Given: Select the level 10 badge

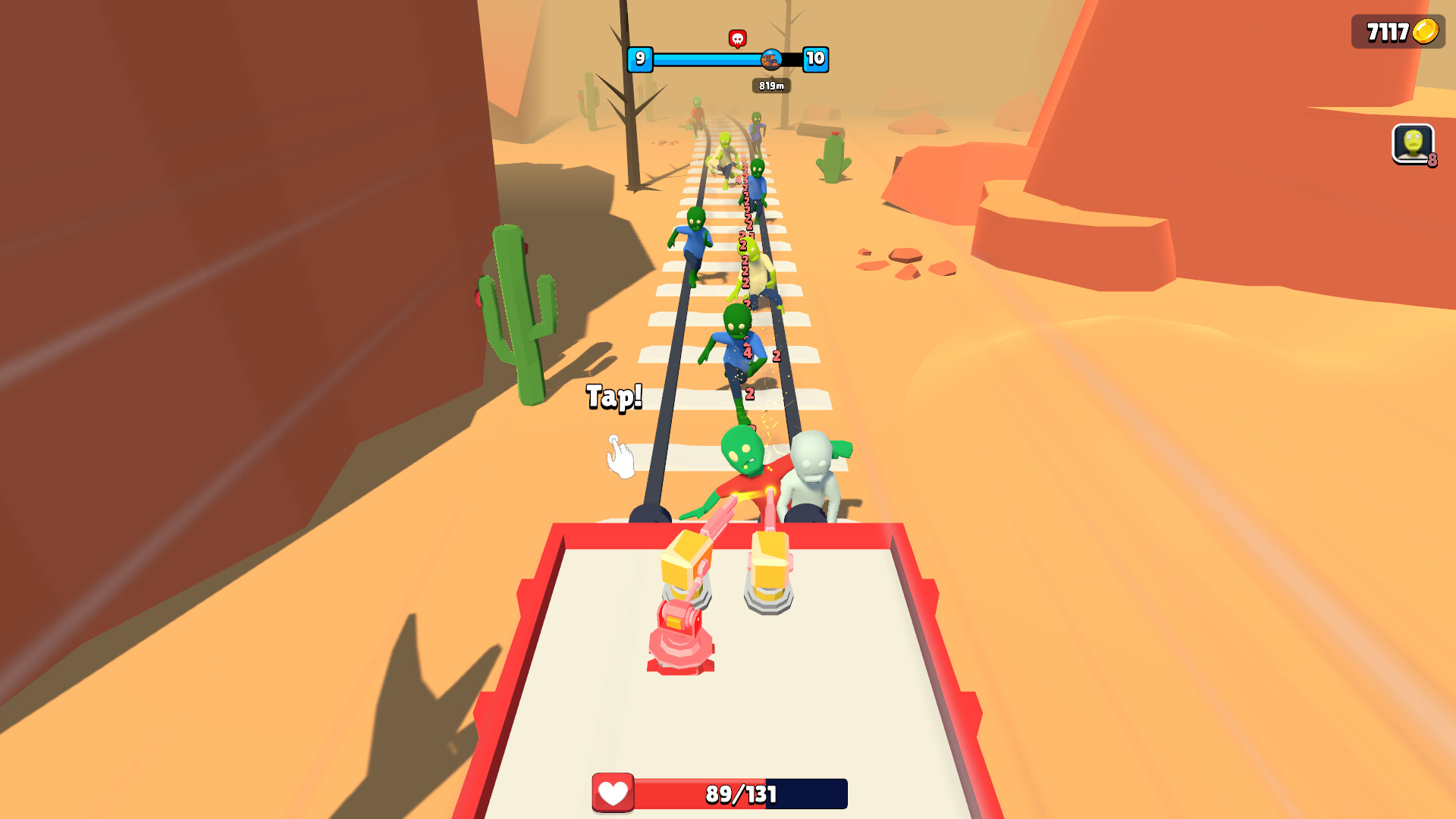Looking at the screenshot, I should tap(815, 61).
